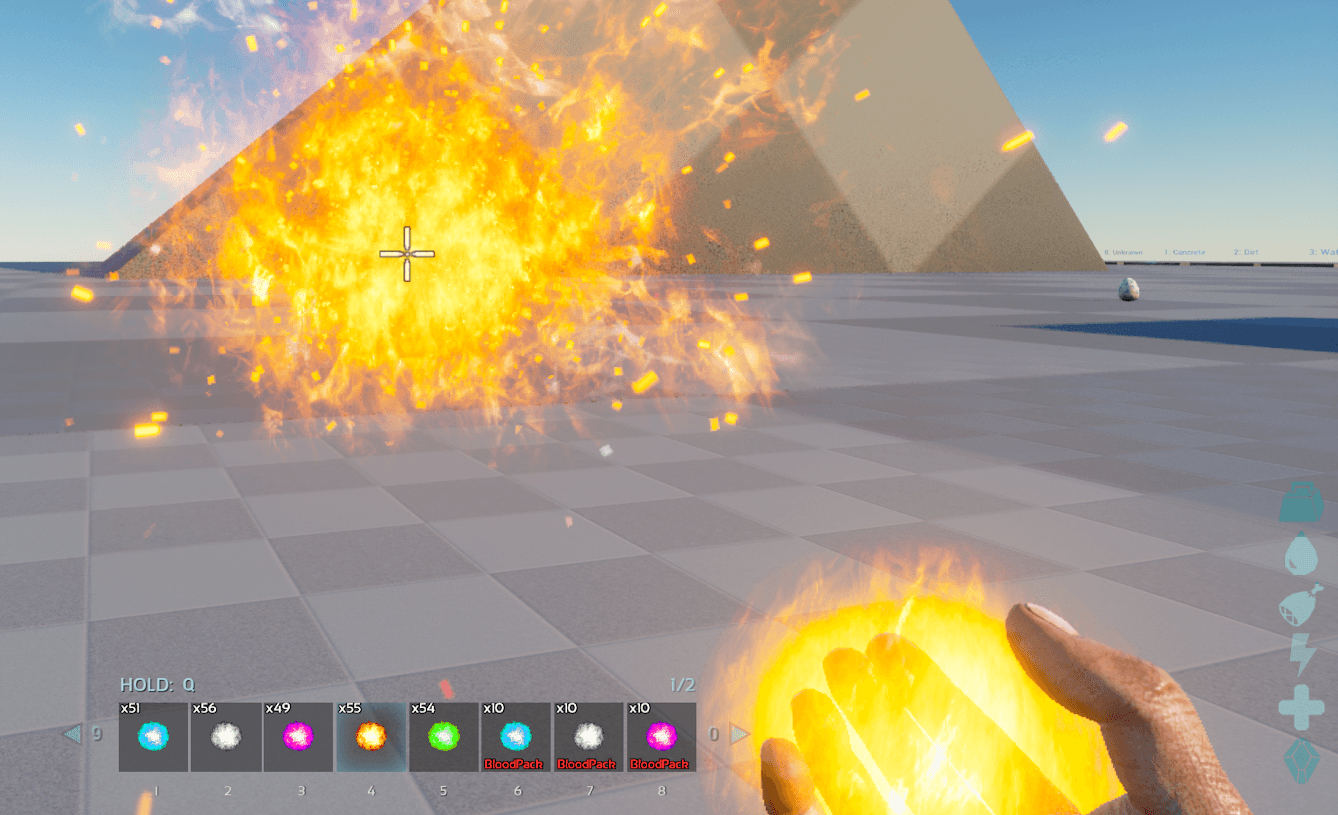This screenshot has height=815, width=1338.
Task: Pick the orange fire orb slot
Action: tap(371, 737)
